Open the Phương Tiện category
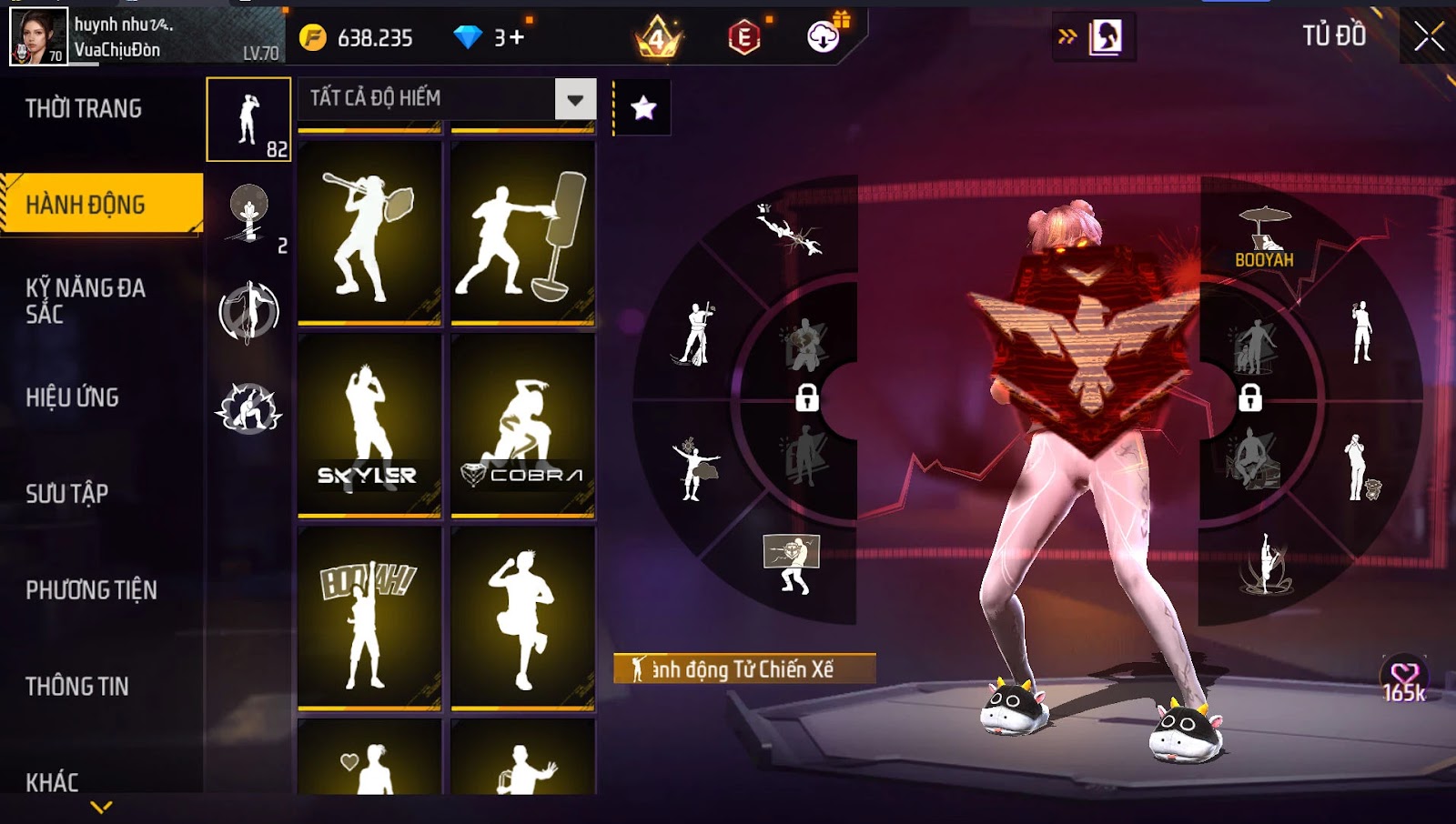This screenshot has height=824, width=1456. (x=91, y=590)
